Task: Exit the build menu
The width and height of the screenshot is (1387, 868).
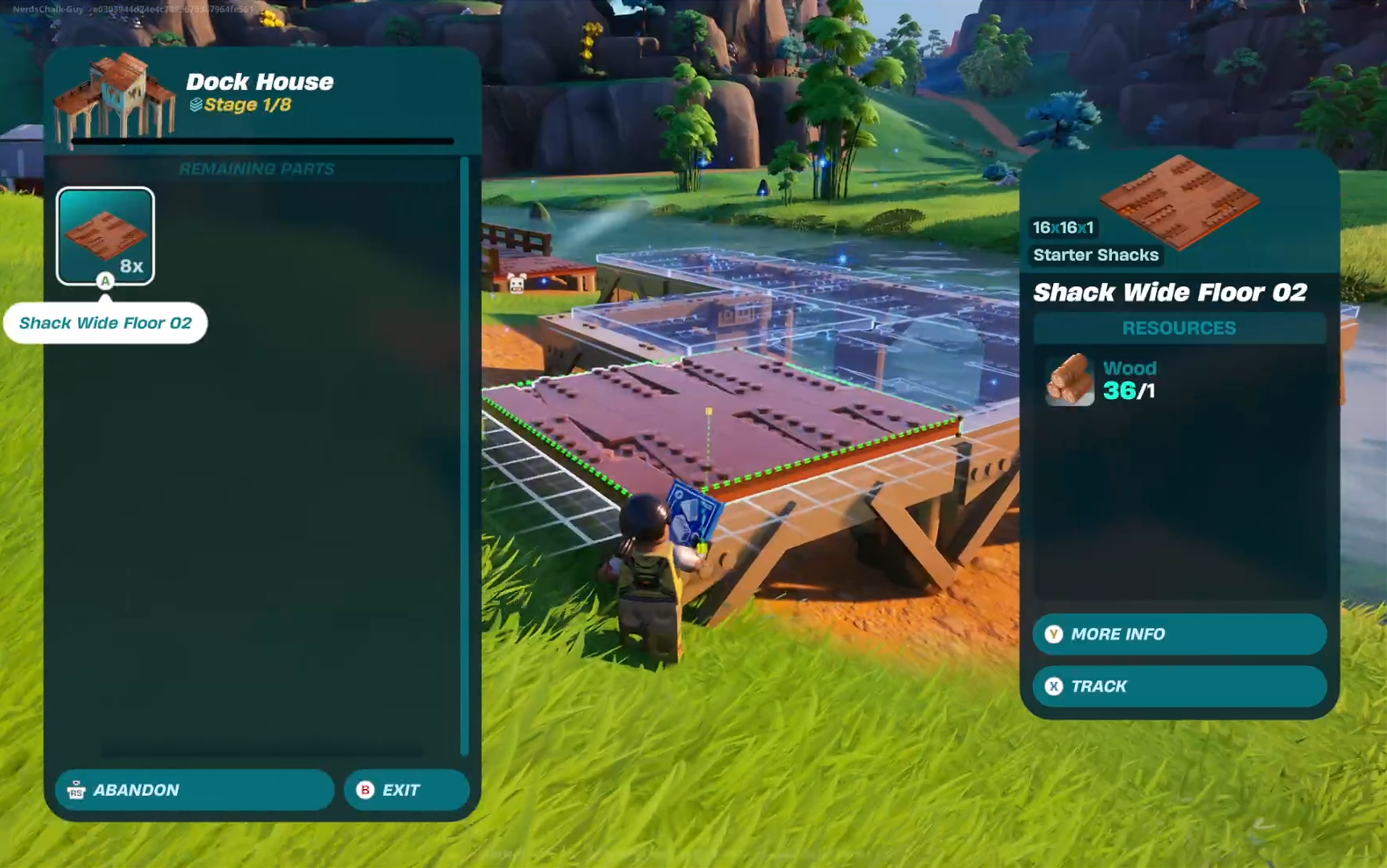Action: (406, 790)
